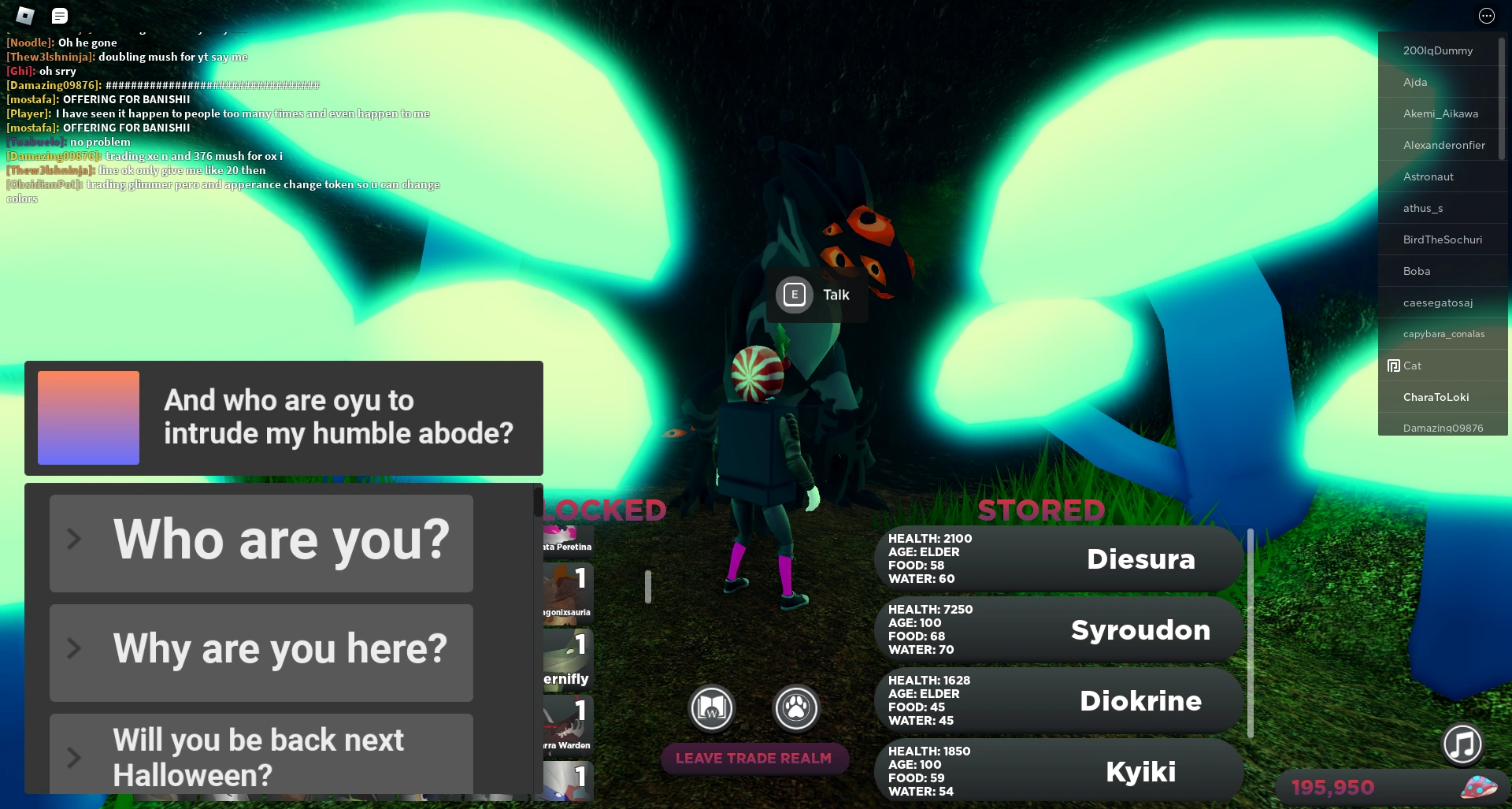Viewport: 1512px width, 809px height.
Task: Open the circular book journal icon
Action: 711,708
